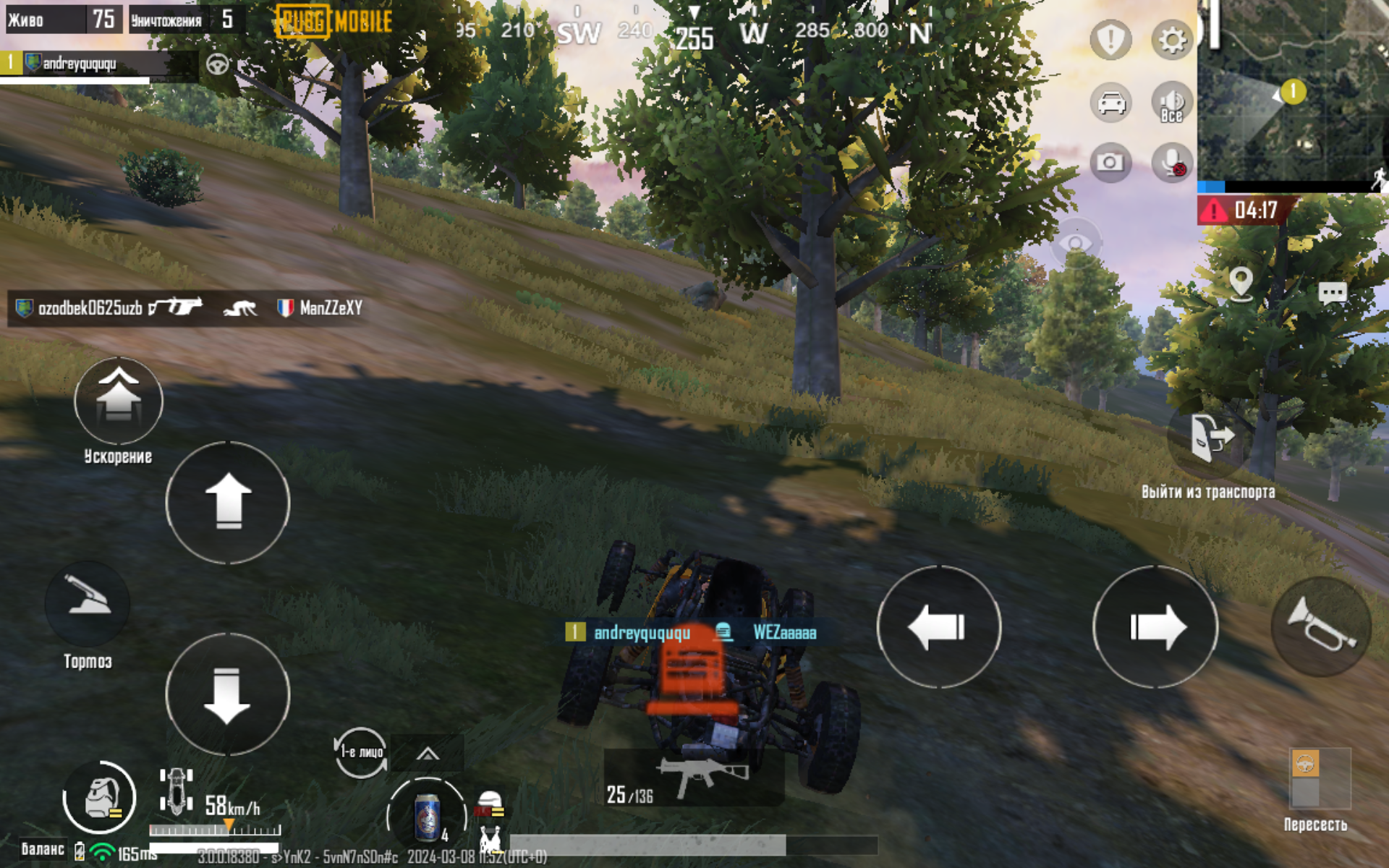The image size is (1389, 868).
Task: Open the backpack inventory
Action: click(x=100, y=797)
